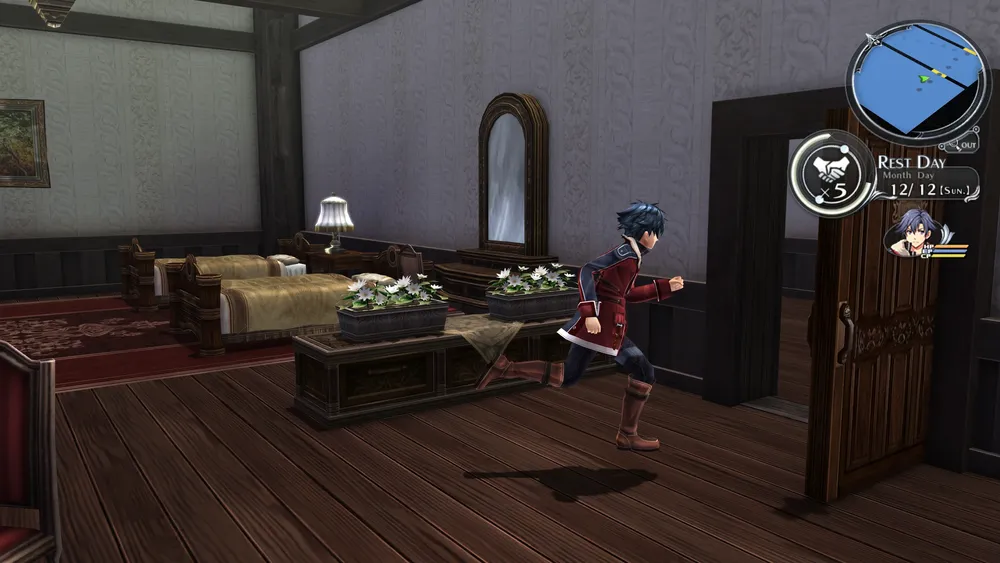1000x563 pixels.
Task: Select the handshake bonding points icon
Action: click(832, 172)
